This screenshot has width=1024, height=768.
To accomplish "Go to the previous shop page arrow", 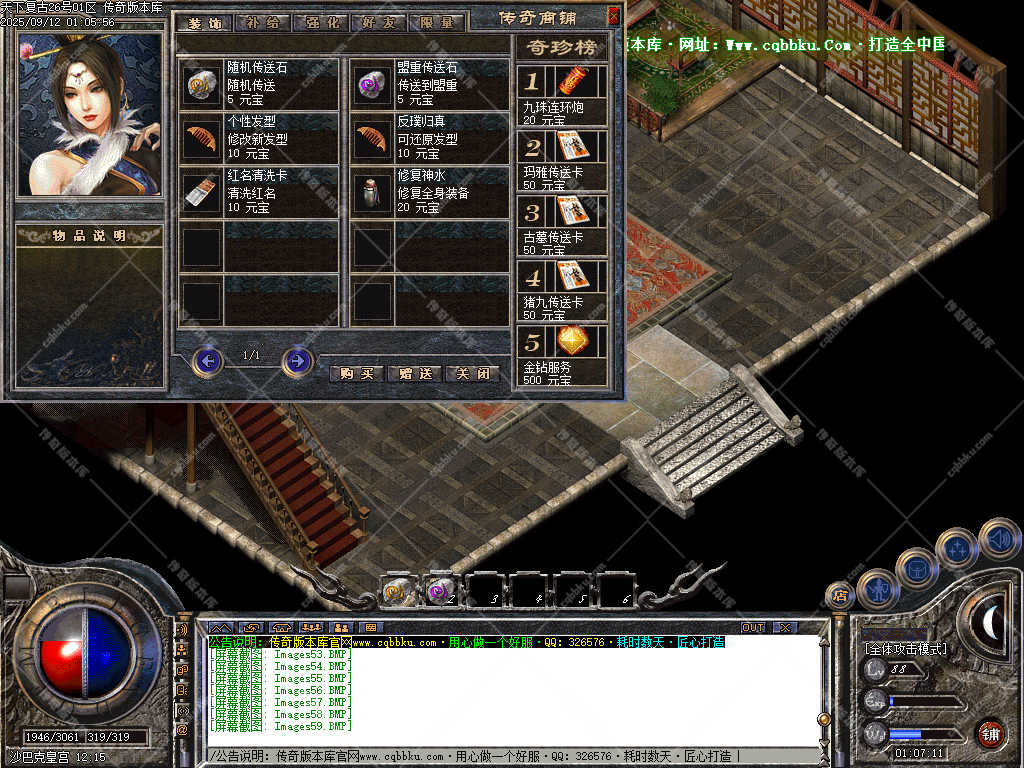I will pos(207,360).
